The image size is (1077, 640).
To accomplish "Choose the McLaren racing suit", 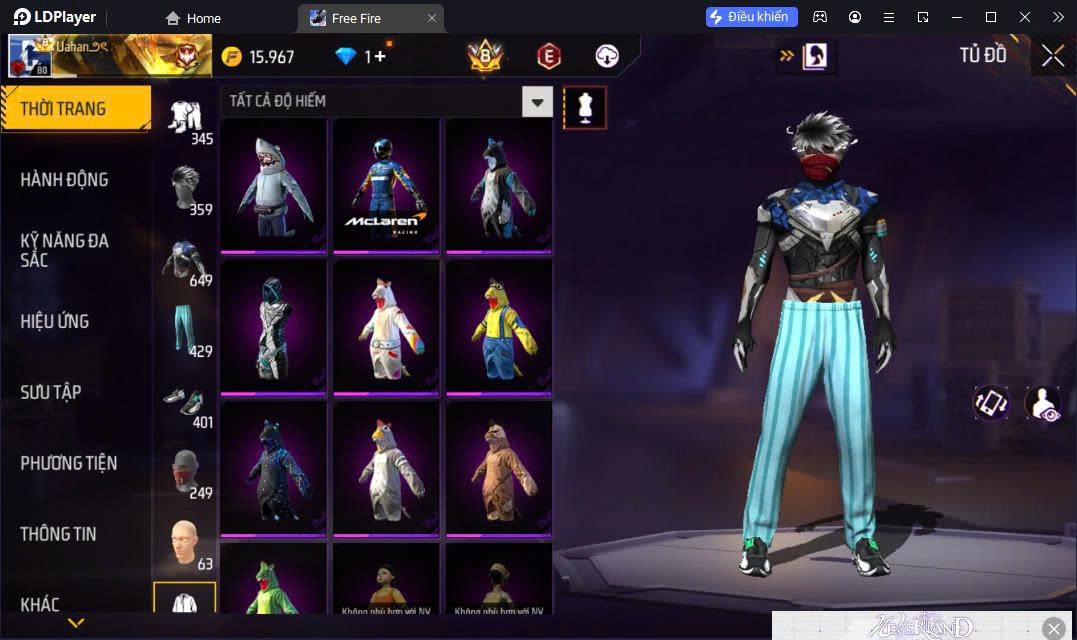I will pyautogui.click(x=386, y=184).
